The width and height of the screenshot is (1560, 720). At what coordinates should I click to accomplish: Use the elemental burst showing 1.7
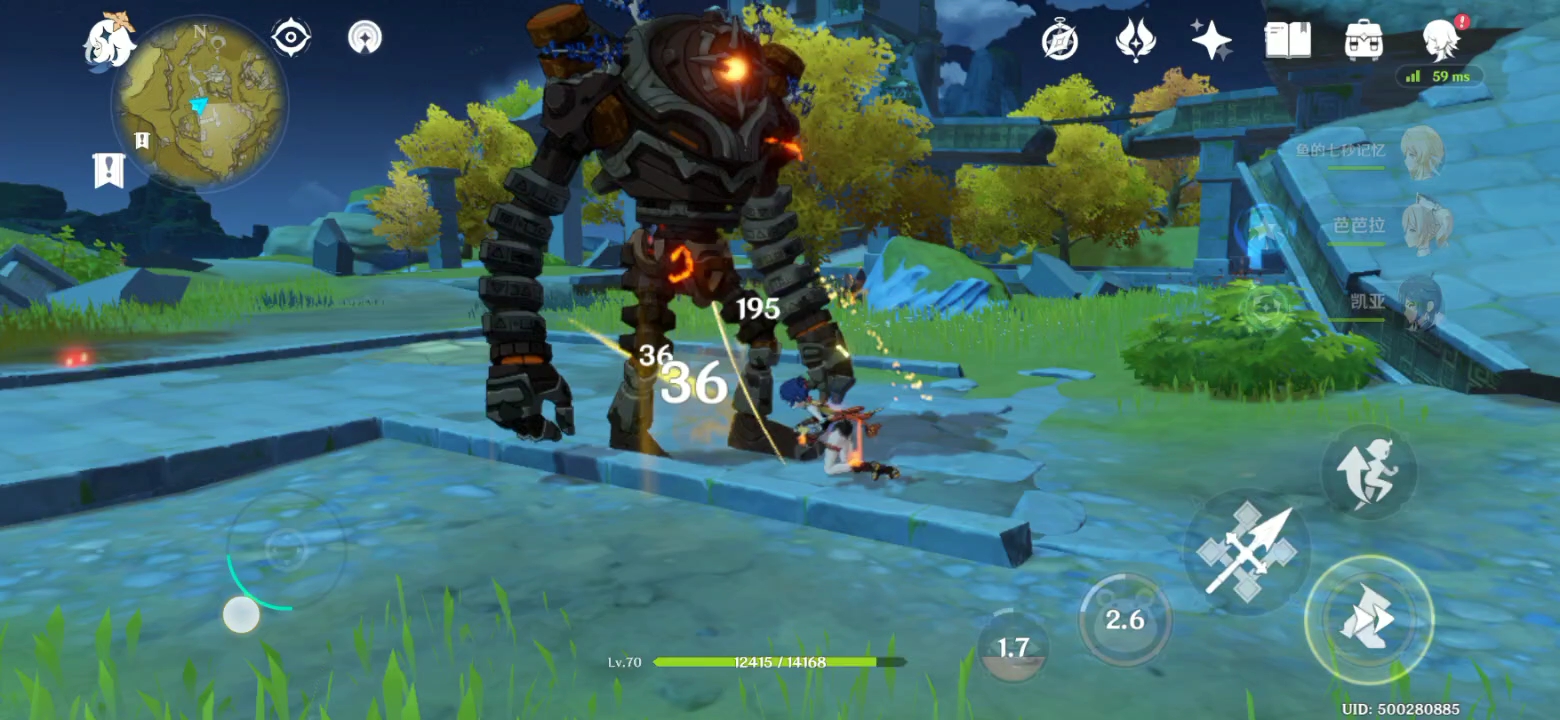1013,647
